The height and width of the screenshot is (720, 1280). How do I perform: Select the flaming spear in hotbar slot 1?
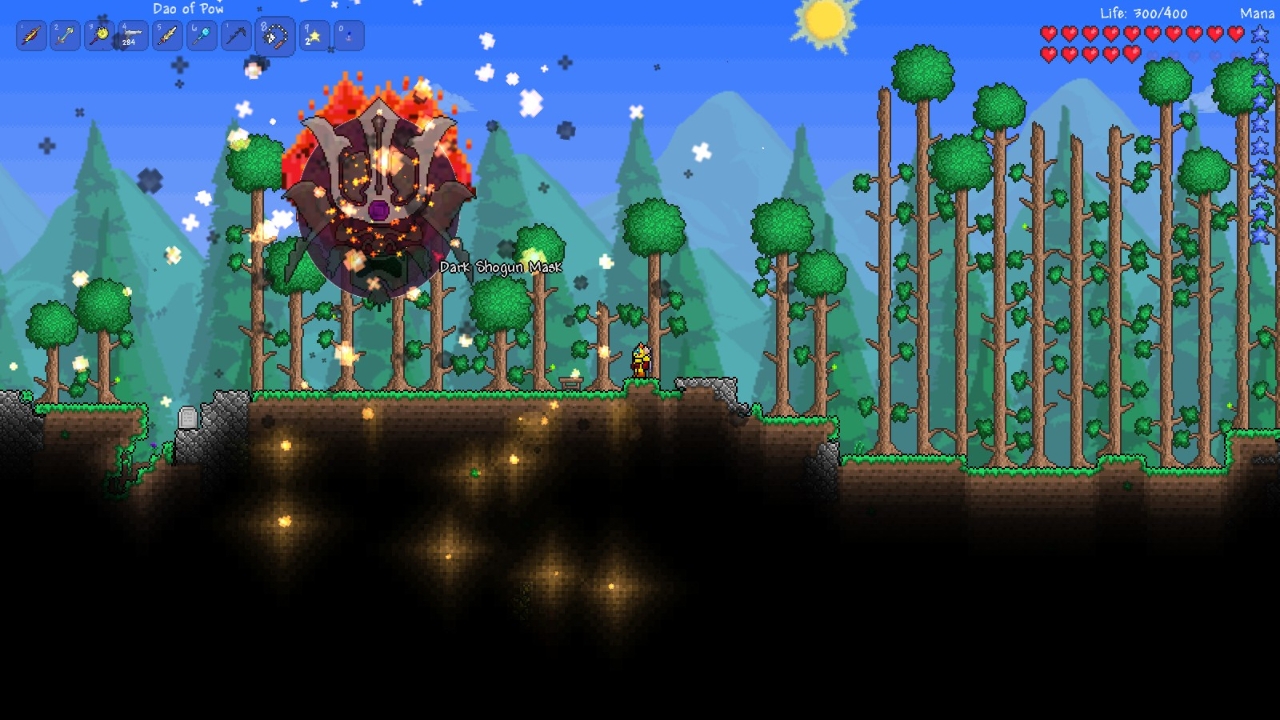tap(29, 35)
